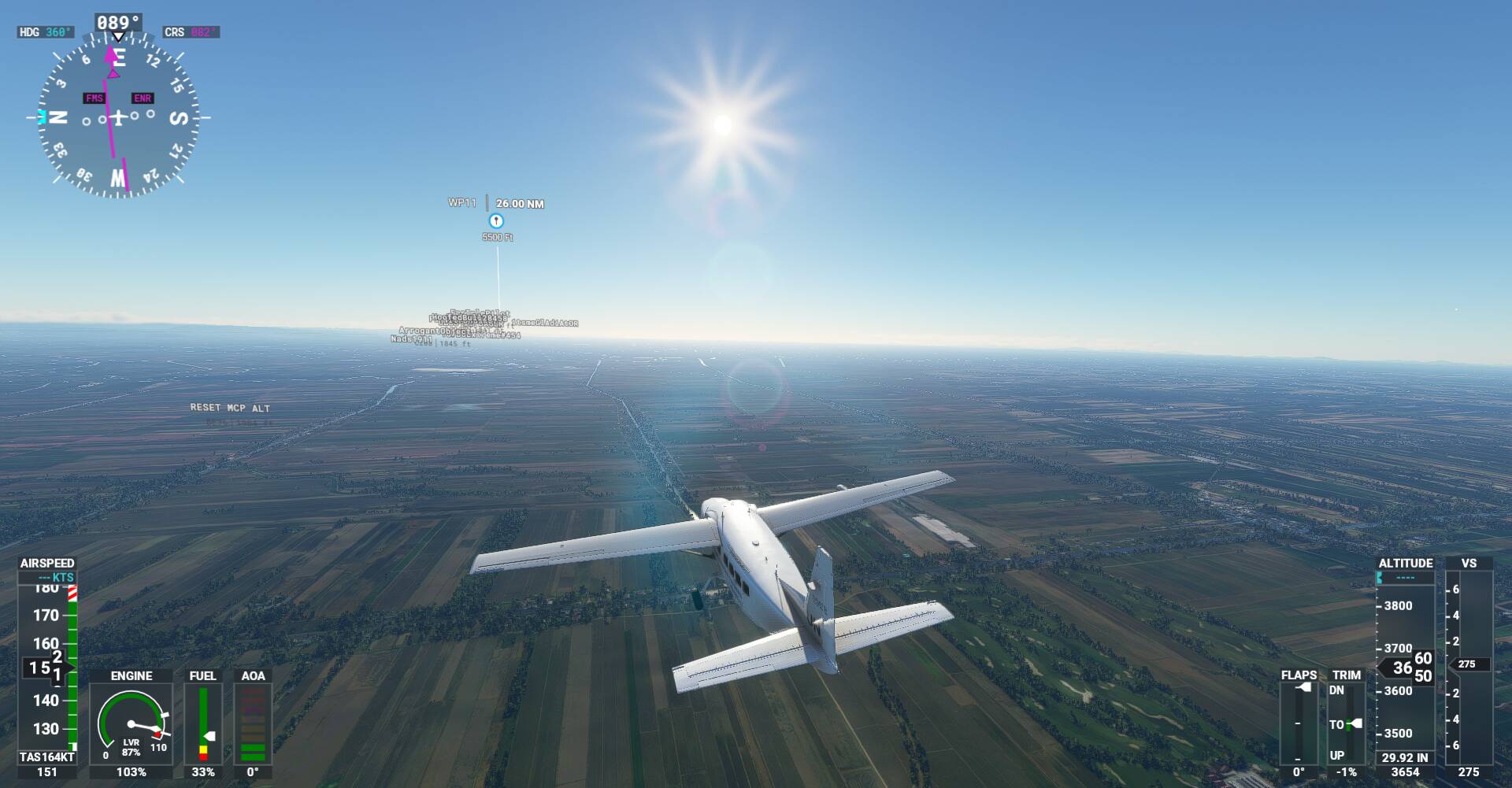Click the WP11 waypoint marker icon

(x=496, y=220)
